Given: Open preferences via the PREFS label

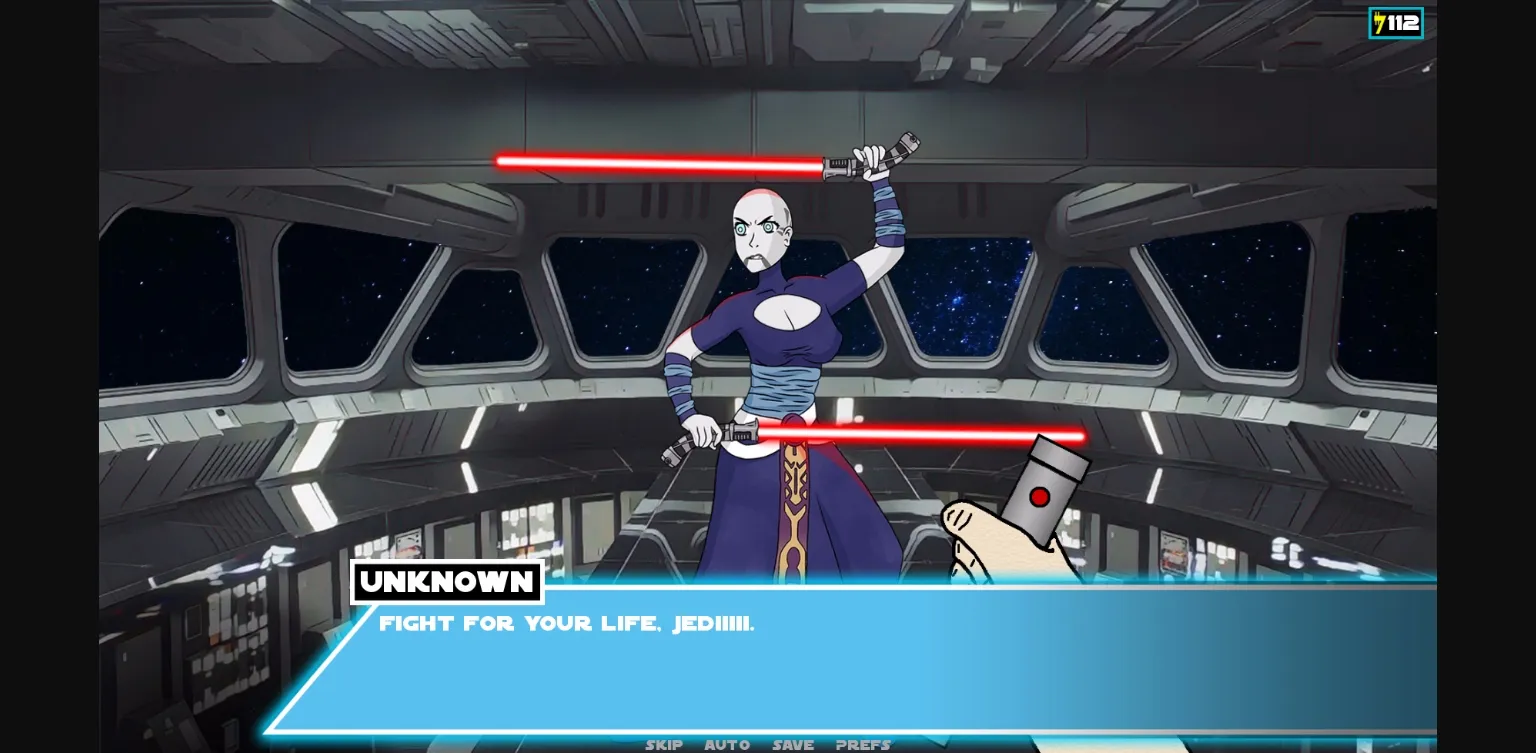Looking at the screenshot, I should (x=862, y=744).
